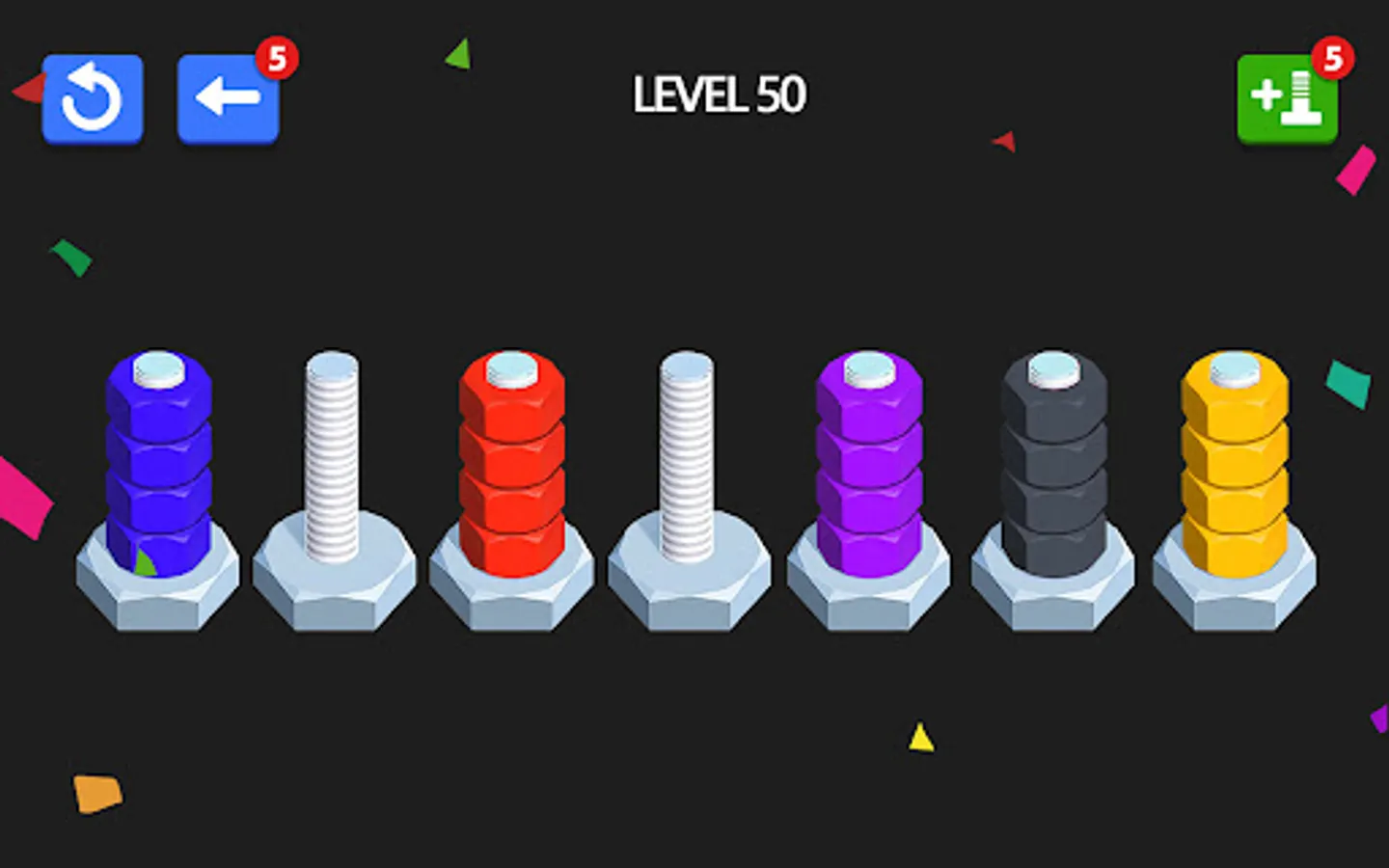Select the purple bolt stack
This screenshot has width=1389, height=868.
[x=868, y=463]
